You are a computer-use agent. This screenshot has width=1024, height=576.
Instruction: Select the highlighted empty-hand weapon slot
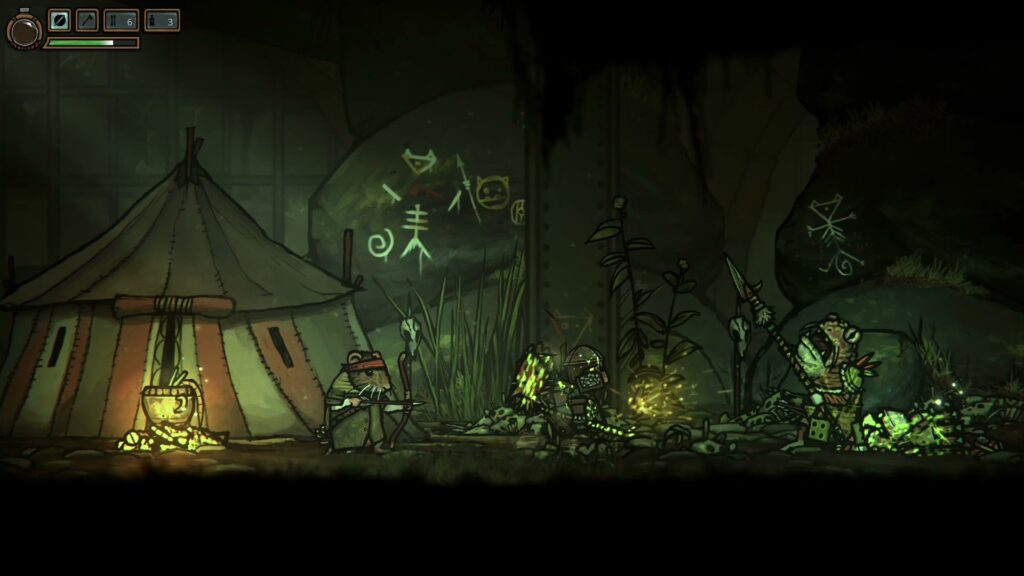pos(59,20)
